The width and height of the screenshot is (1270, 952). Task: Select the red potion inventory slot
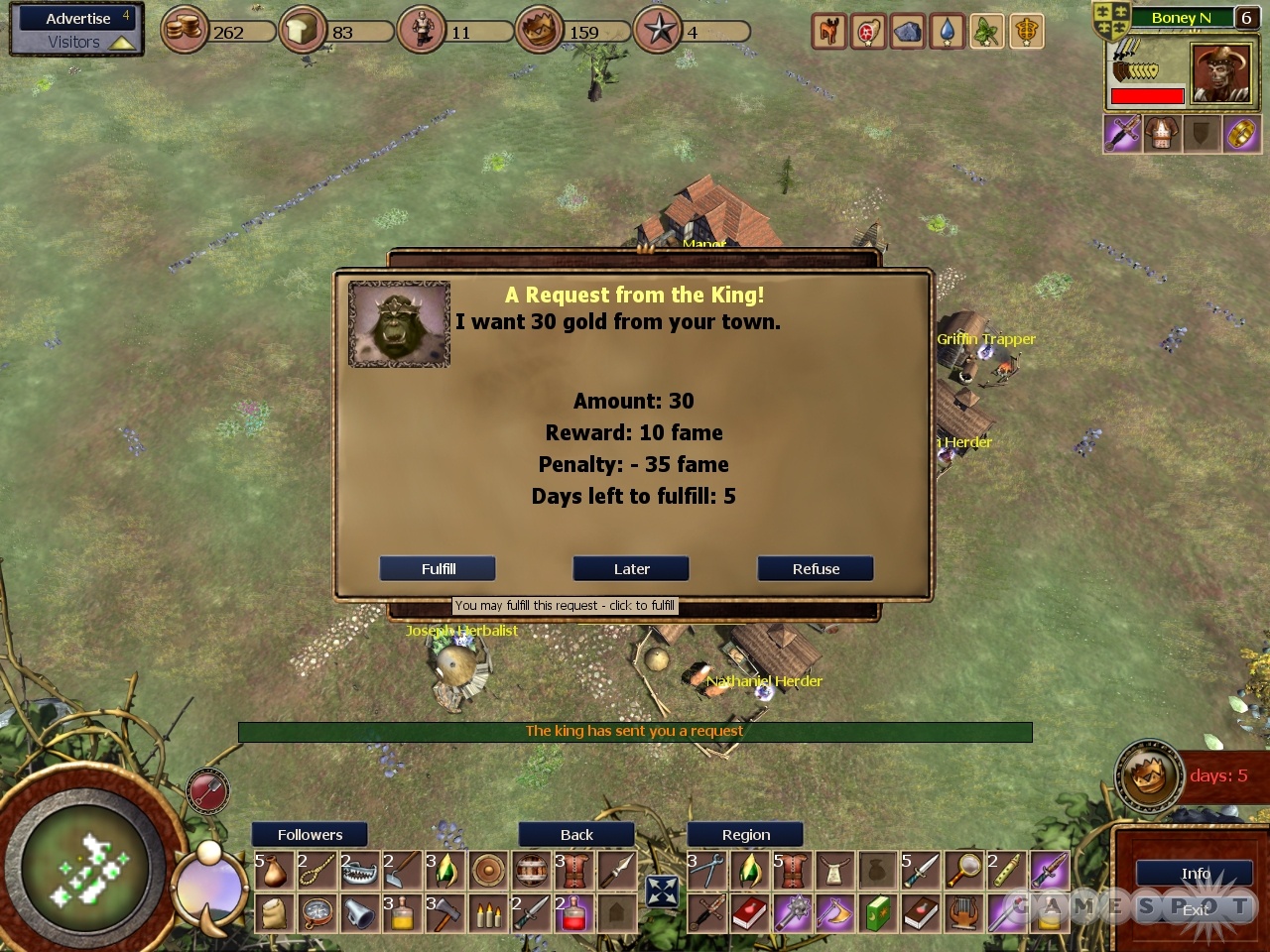573,913
